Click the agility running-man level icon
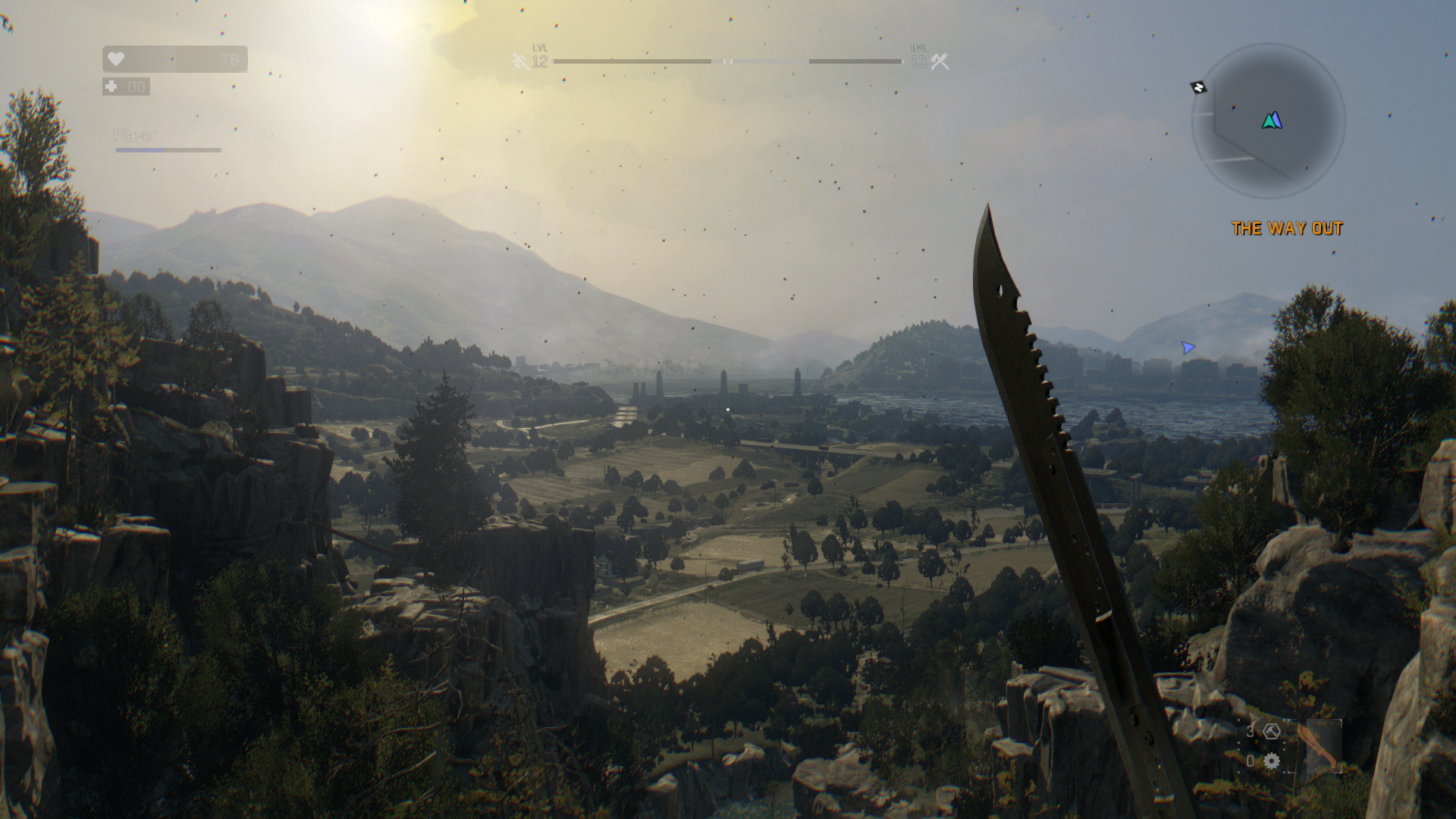Viewport: 1456px width, 819px height. point(520,61)
